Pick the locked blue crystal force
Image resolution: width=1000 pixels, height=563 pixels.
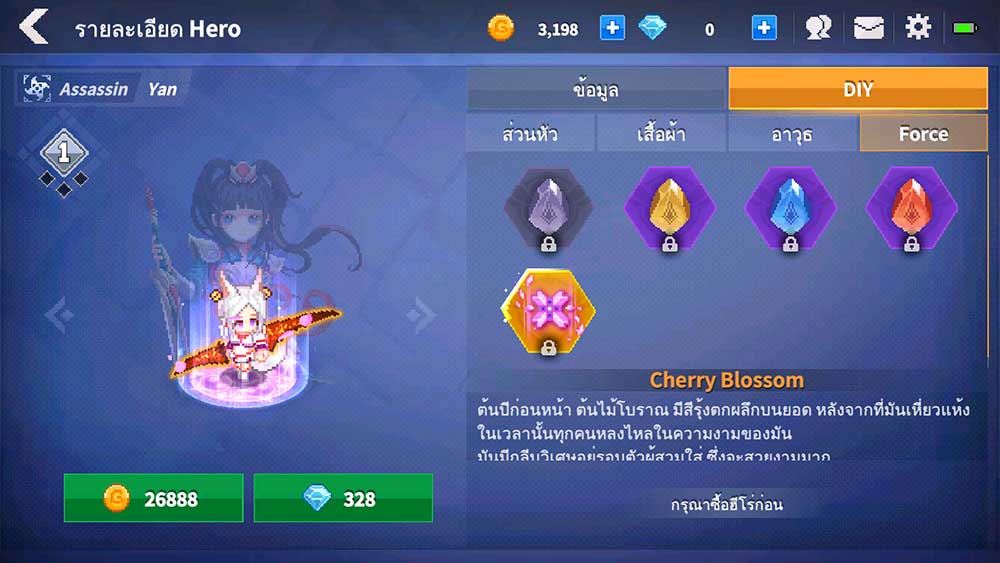[x=790, y=208]
